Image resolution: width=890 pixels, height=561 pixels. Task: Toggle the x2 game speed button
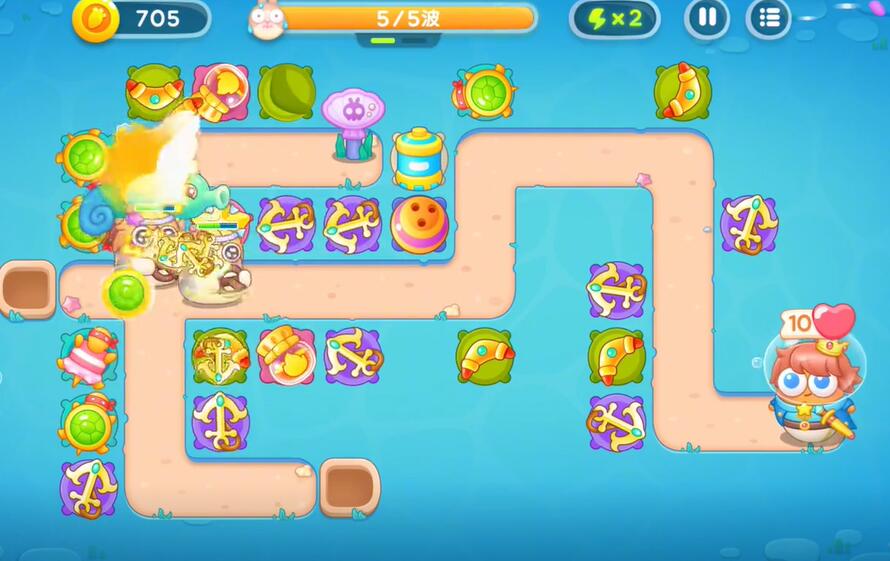(614, 18)
